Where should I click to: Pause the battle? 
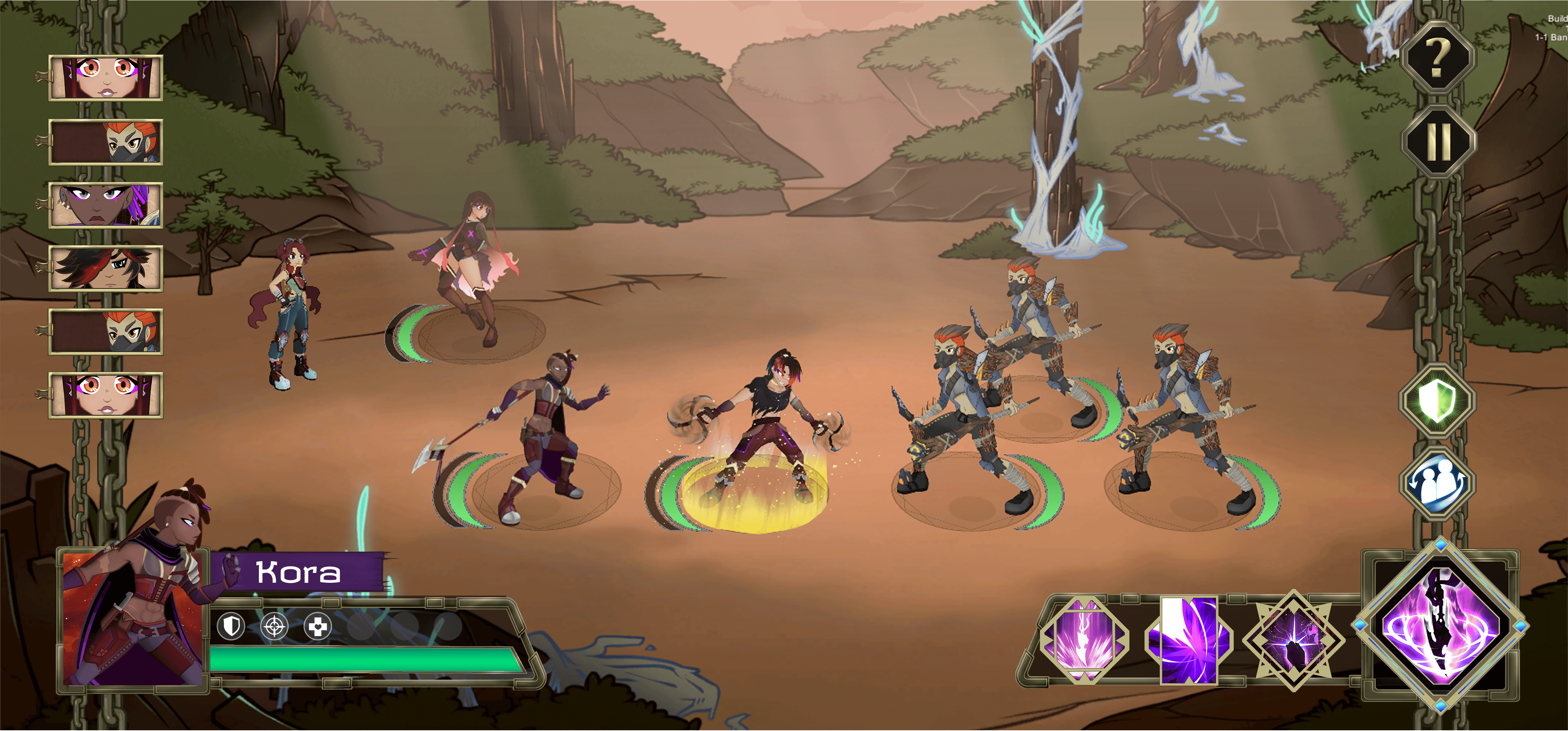[1438, 141]
